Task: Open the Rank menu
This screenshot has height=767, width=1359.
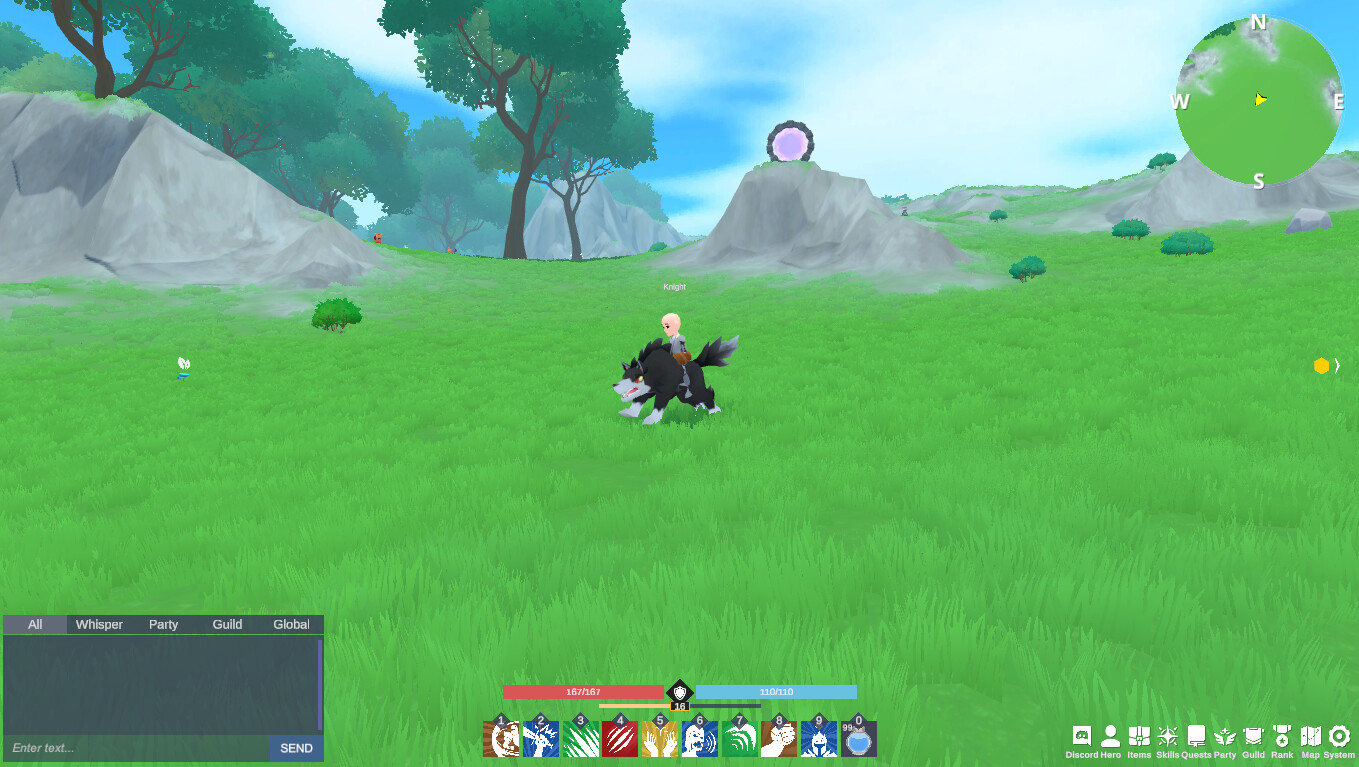Action: coord(1281,735)
